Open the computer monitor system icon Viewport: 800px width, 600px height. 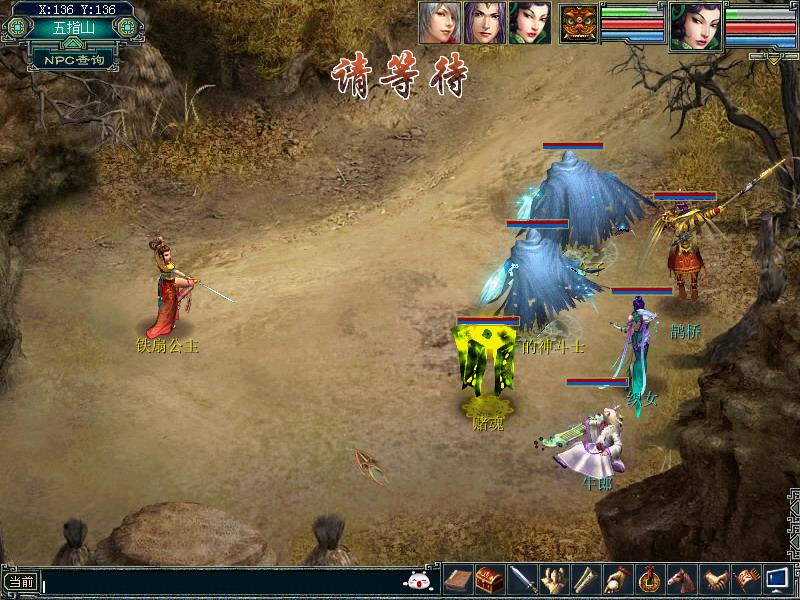point(777,579)
